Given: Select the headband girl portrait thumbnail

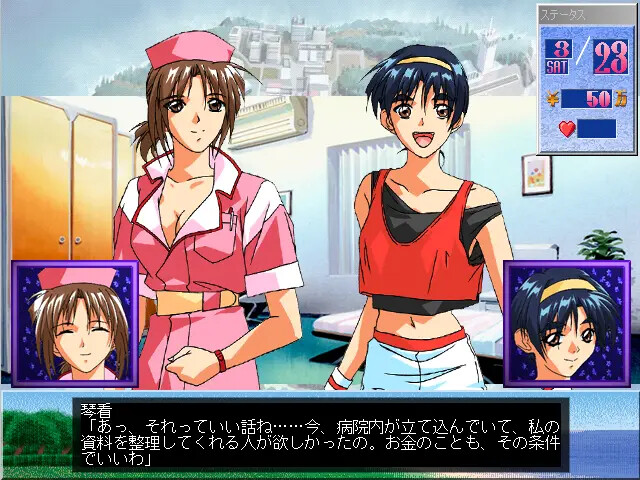Looking at the screenshot, I should (x=564, y=323).
